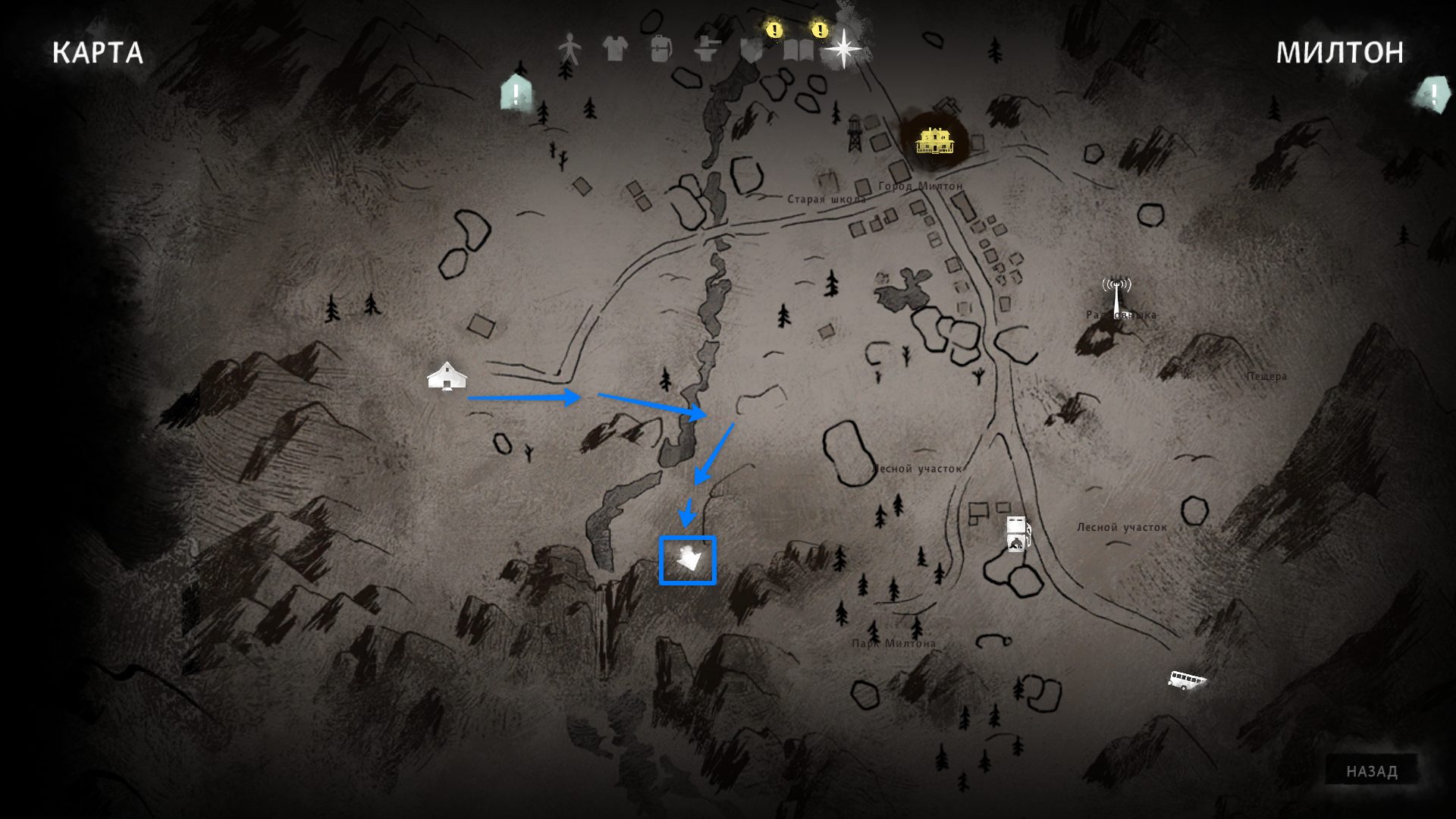The image size is (1456, 819).
Task: Select the compass star map tab
Action: 843,49
